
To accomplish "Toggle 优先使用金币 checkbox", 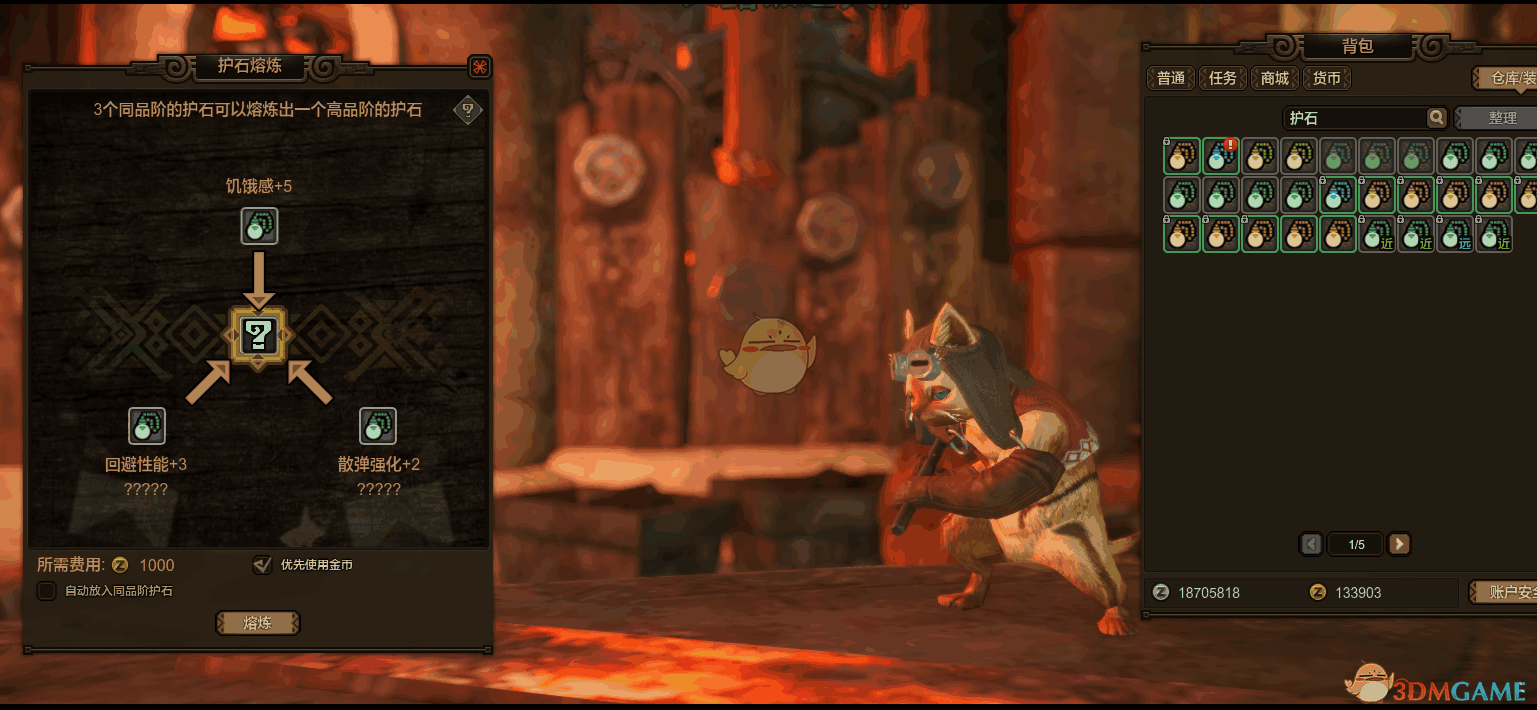I will click(262, 565).
